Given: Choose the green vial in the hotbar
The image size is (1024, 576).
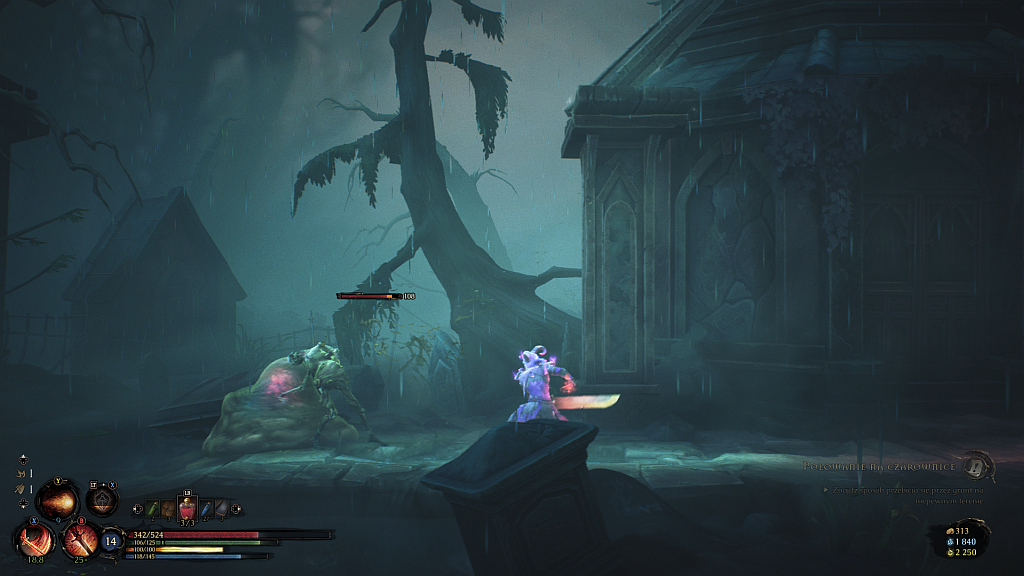Looking at the screenshot, I should coord(153,510).
